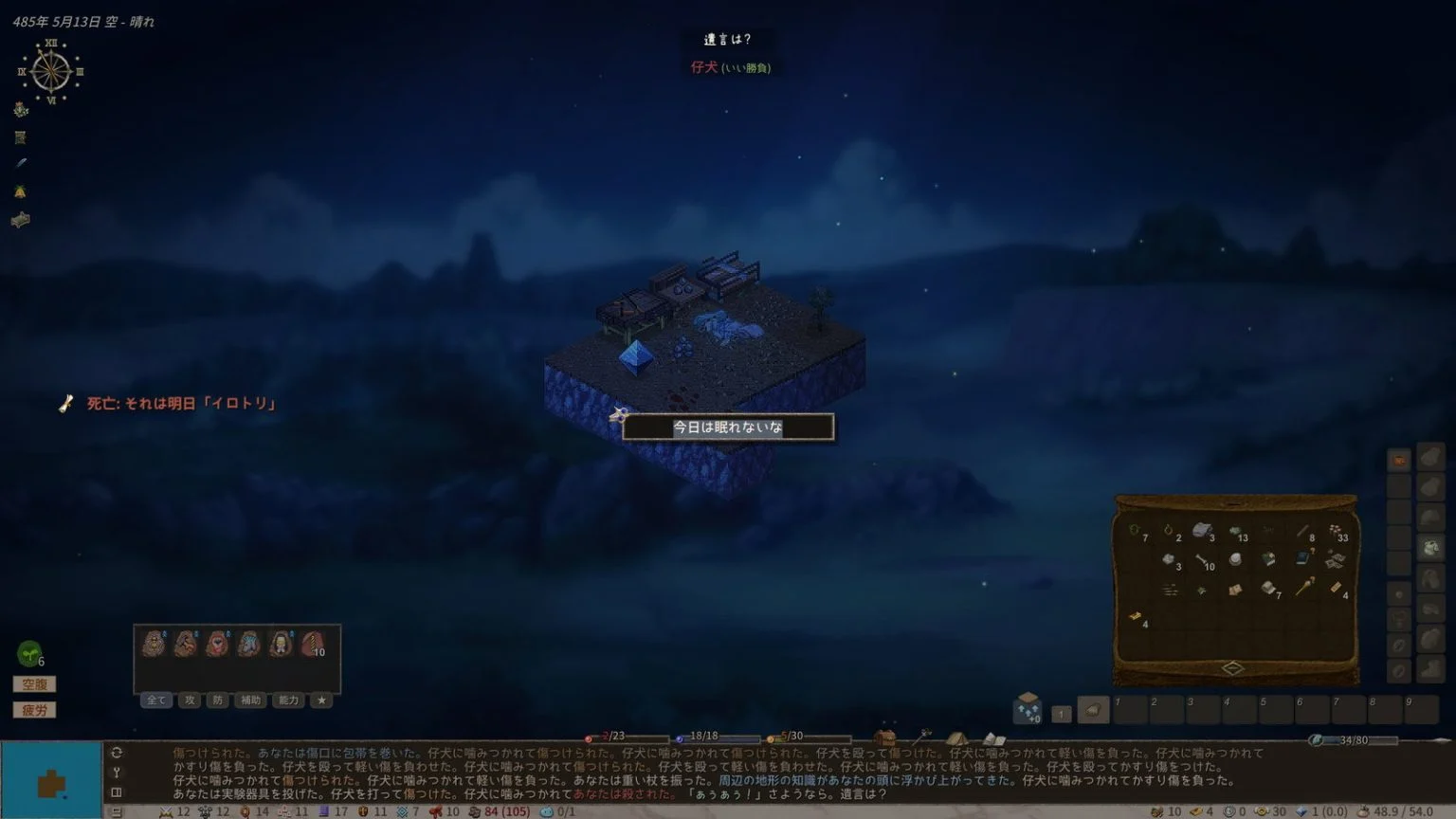Choose the unidentified golden staff item

coord(1304,588)
